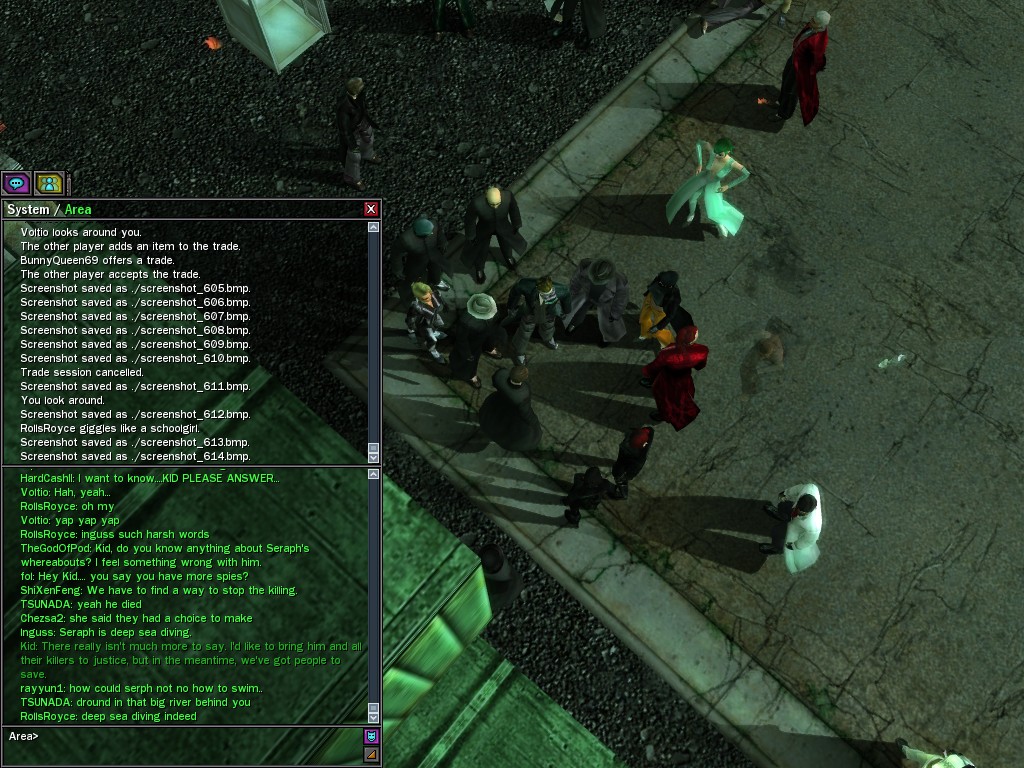This screenshot has height=768, width=1024.
Task: Open the yellow team members icon
Action: (49, 183)
